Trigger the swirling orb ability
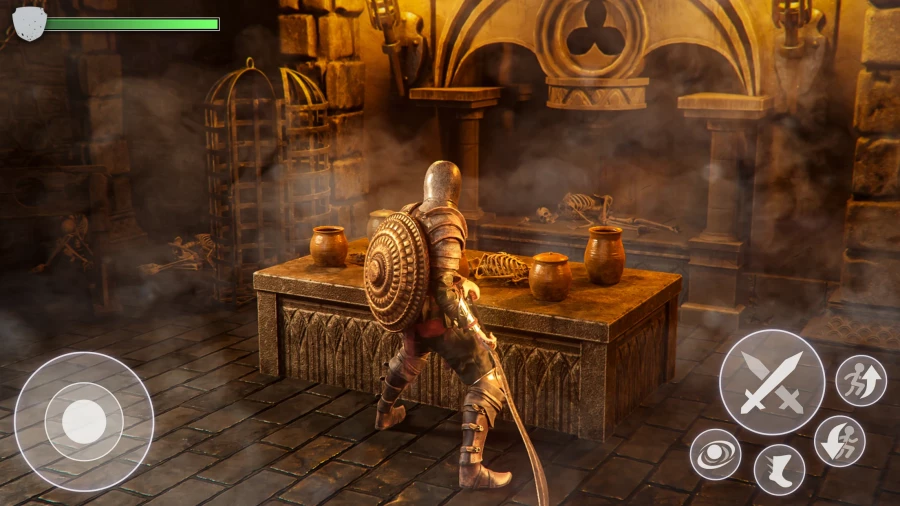The height and width of the screenshot is (506, 900). click(715, 453)
